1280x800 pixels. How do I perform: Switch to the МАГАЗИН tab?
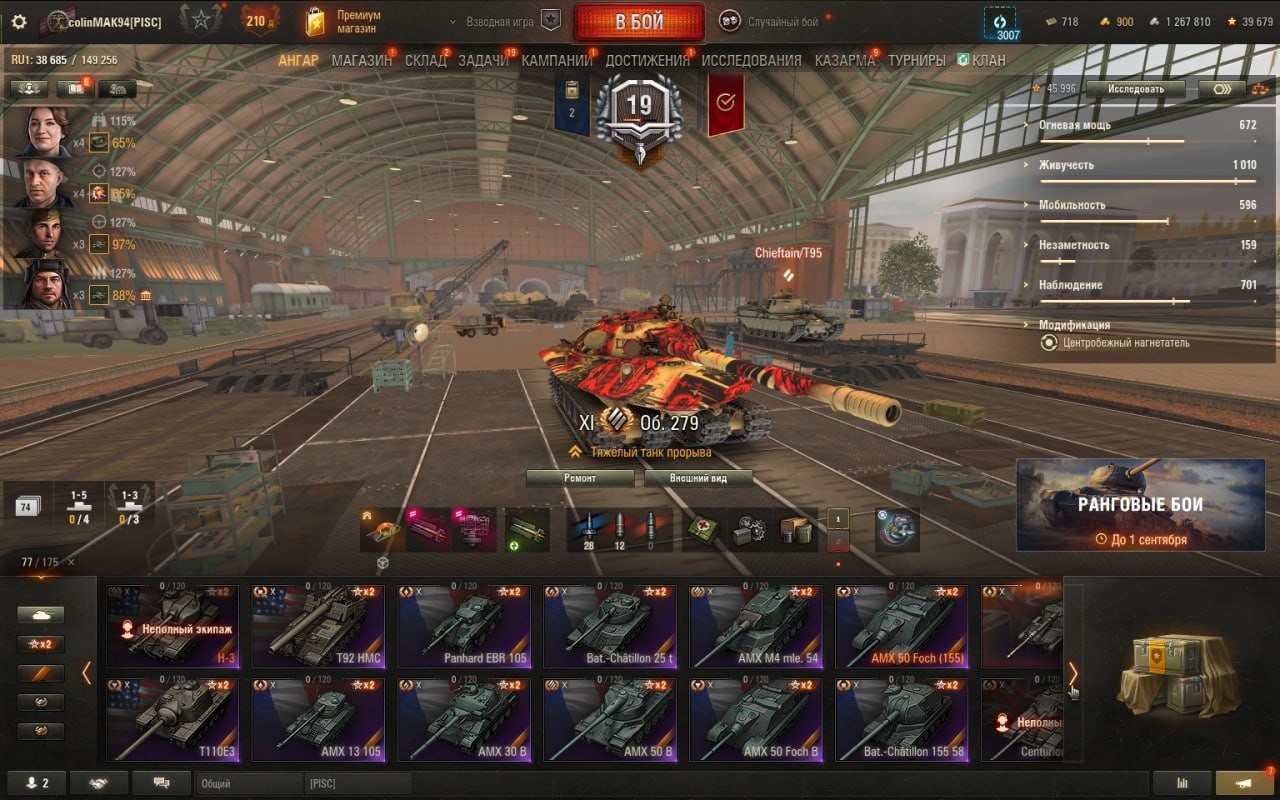361,60
